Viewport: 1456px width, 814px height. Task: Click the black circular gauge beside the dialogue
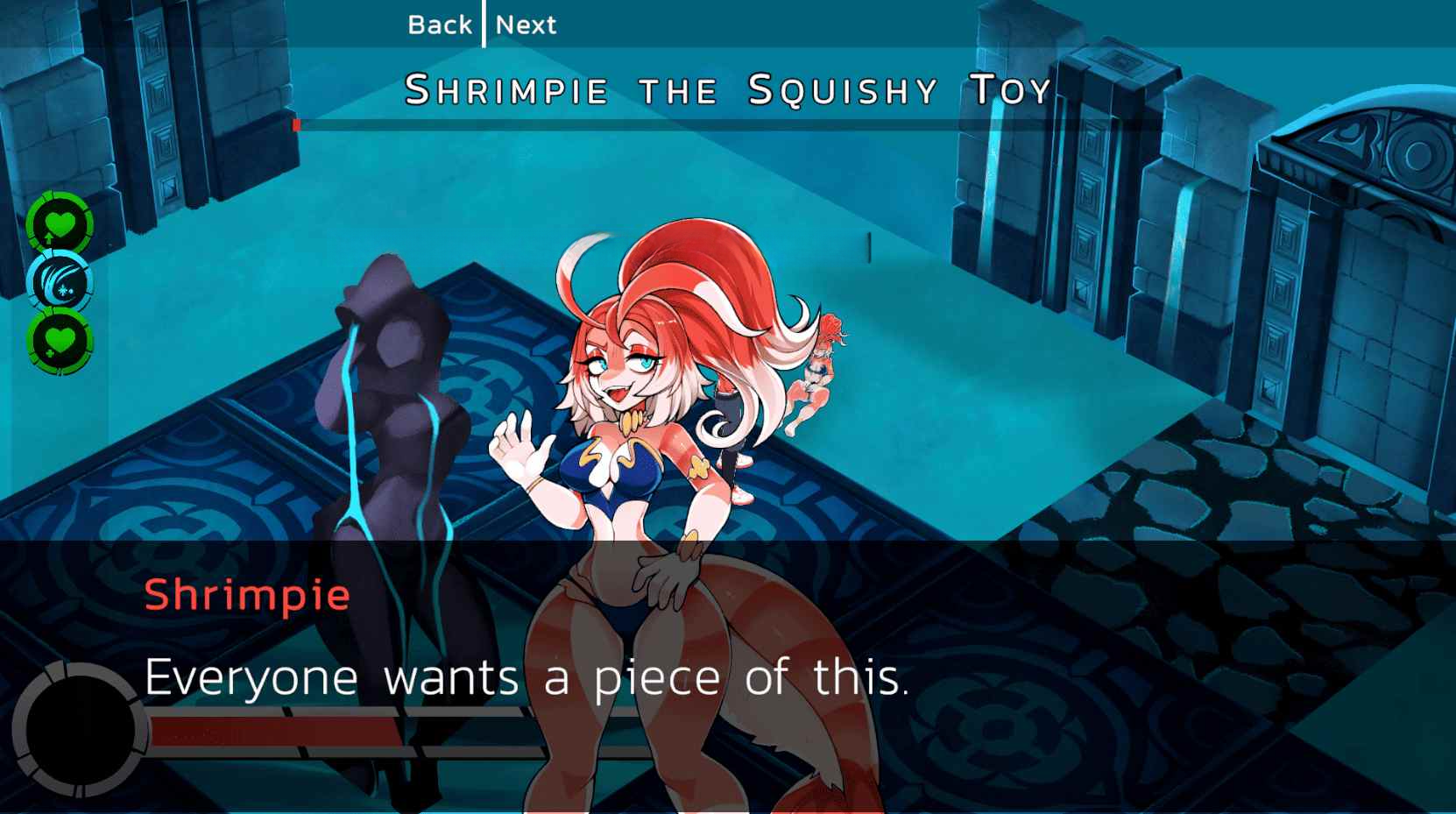point(81,729)
